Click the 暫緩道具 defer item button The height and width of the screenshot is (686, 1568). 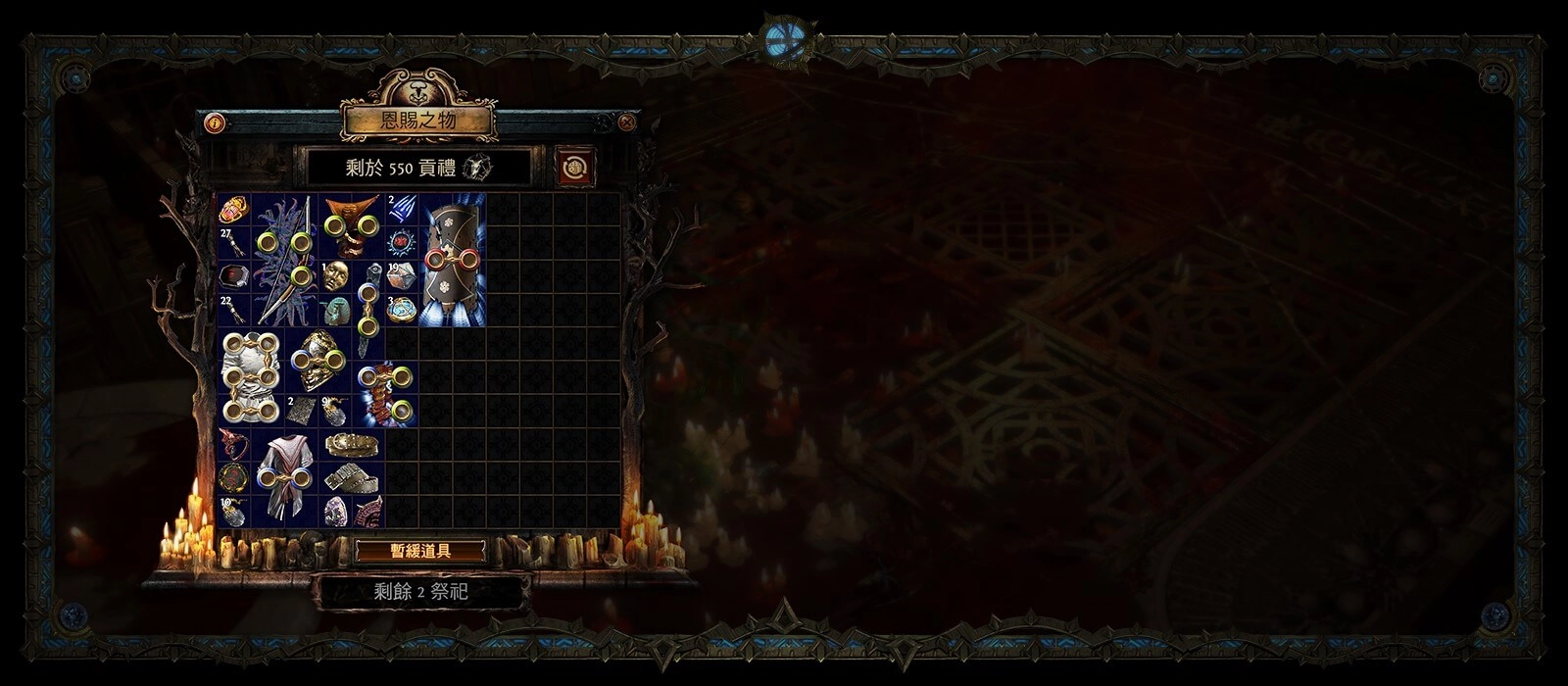point(420,551)
